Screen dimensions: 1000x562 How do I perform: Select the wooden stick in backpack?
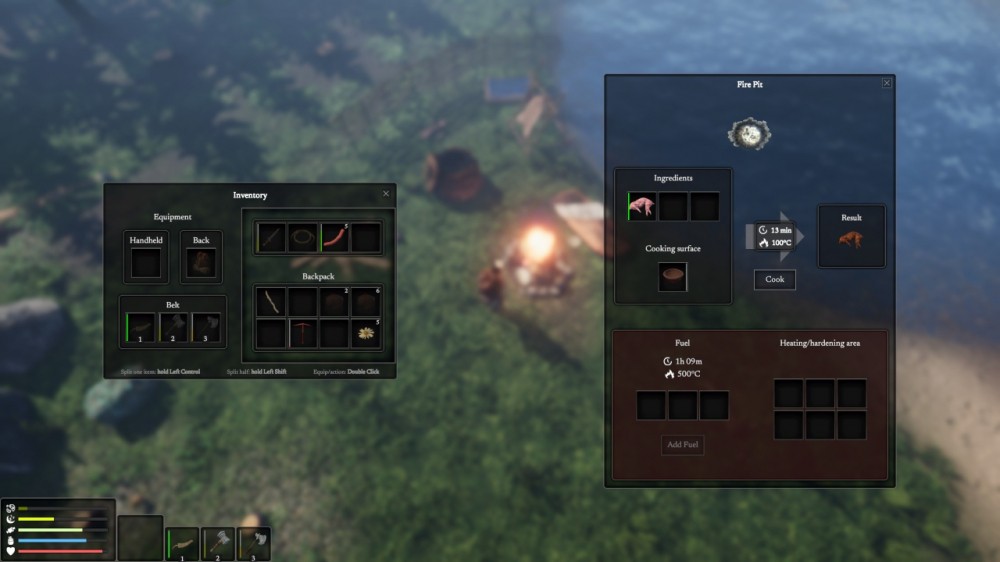270,302
